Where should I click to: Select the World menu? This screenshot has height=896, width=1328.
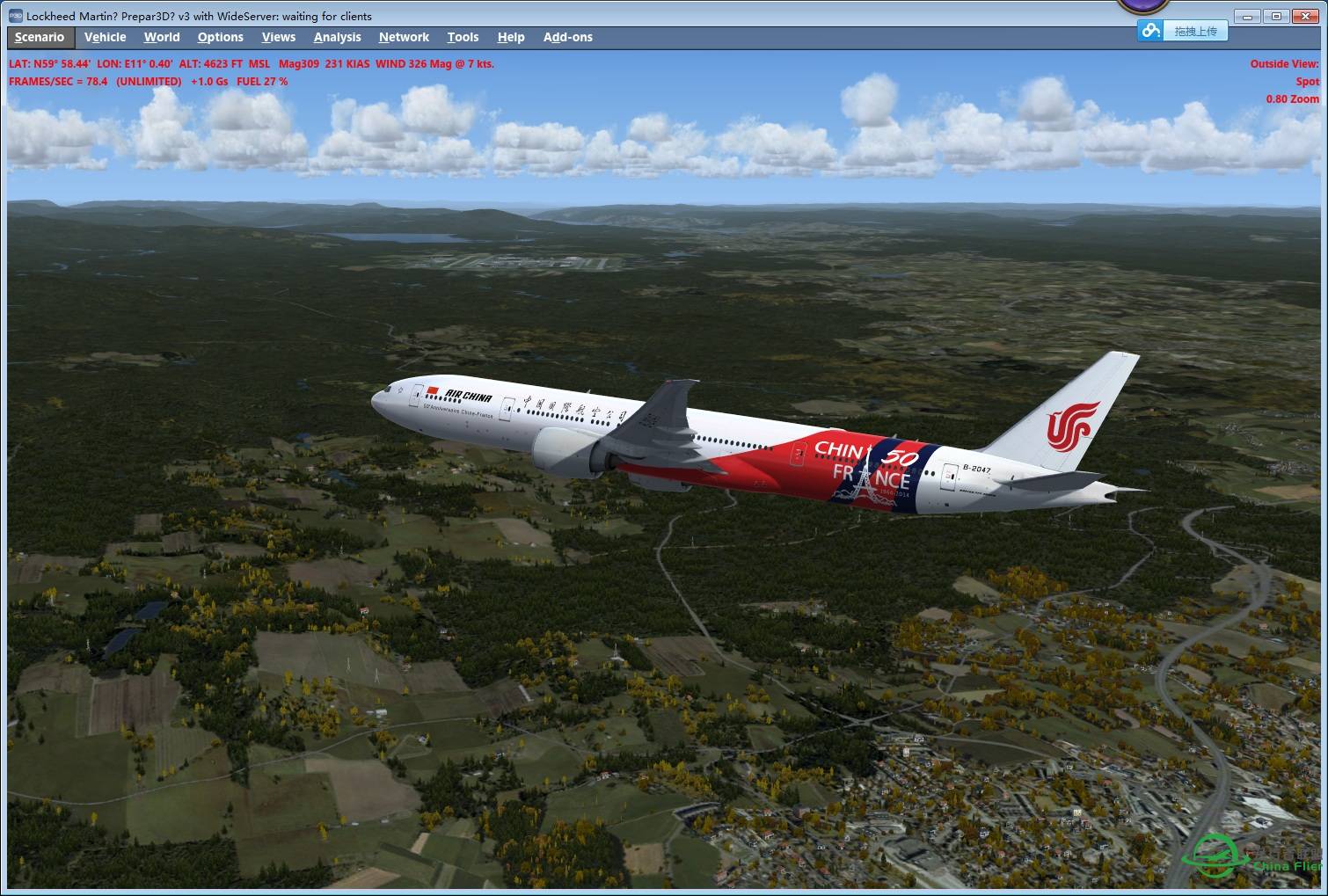click(162, 37)
